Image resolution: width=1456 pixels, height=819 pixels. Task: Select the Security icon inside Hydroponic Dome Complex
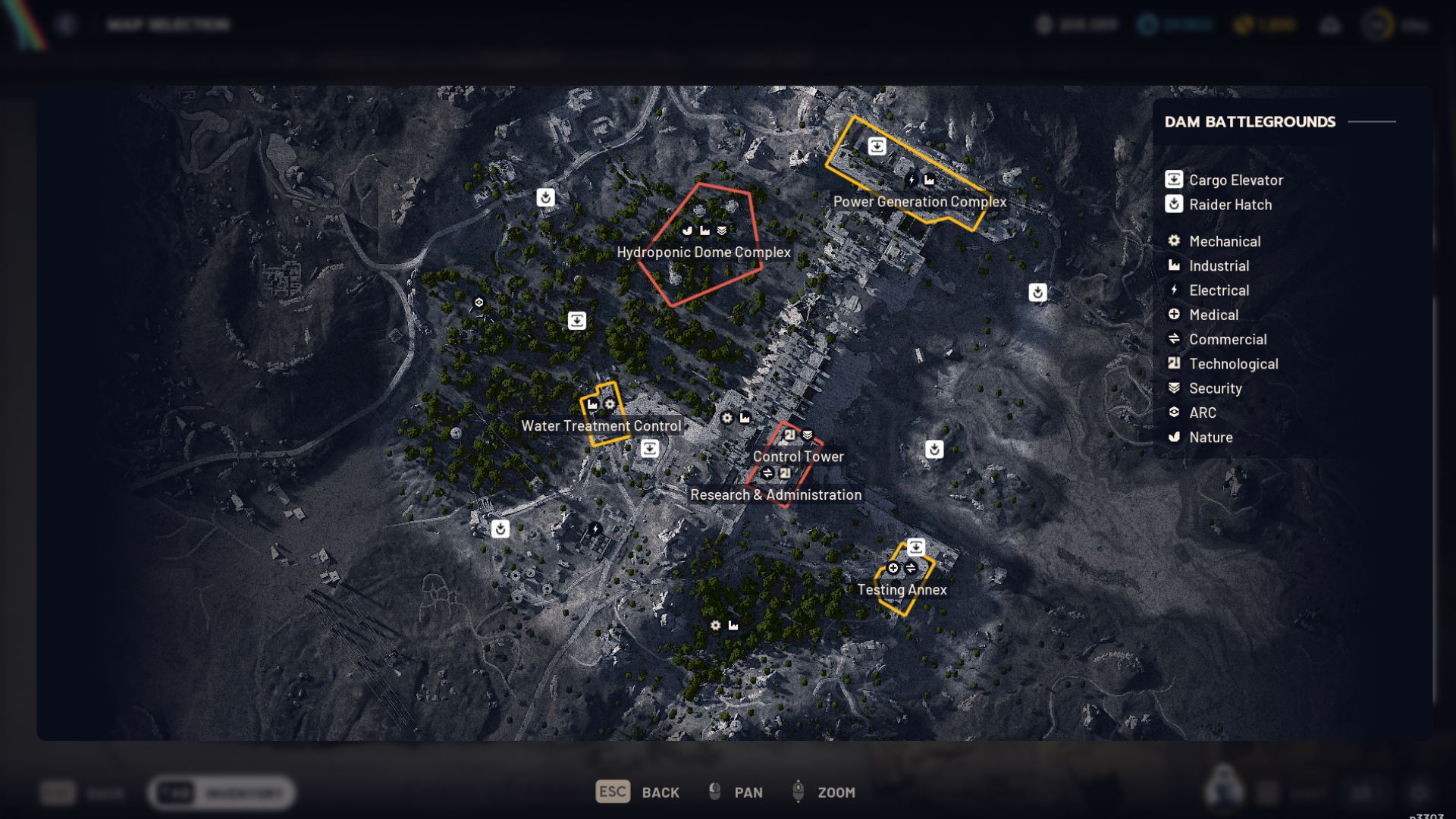722,231
